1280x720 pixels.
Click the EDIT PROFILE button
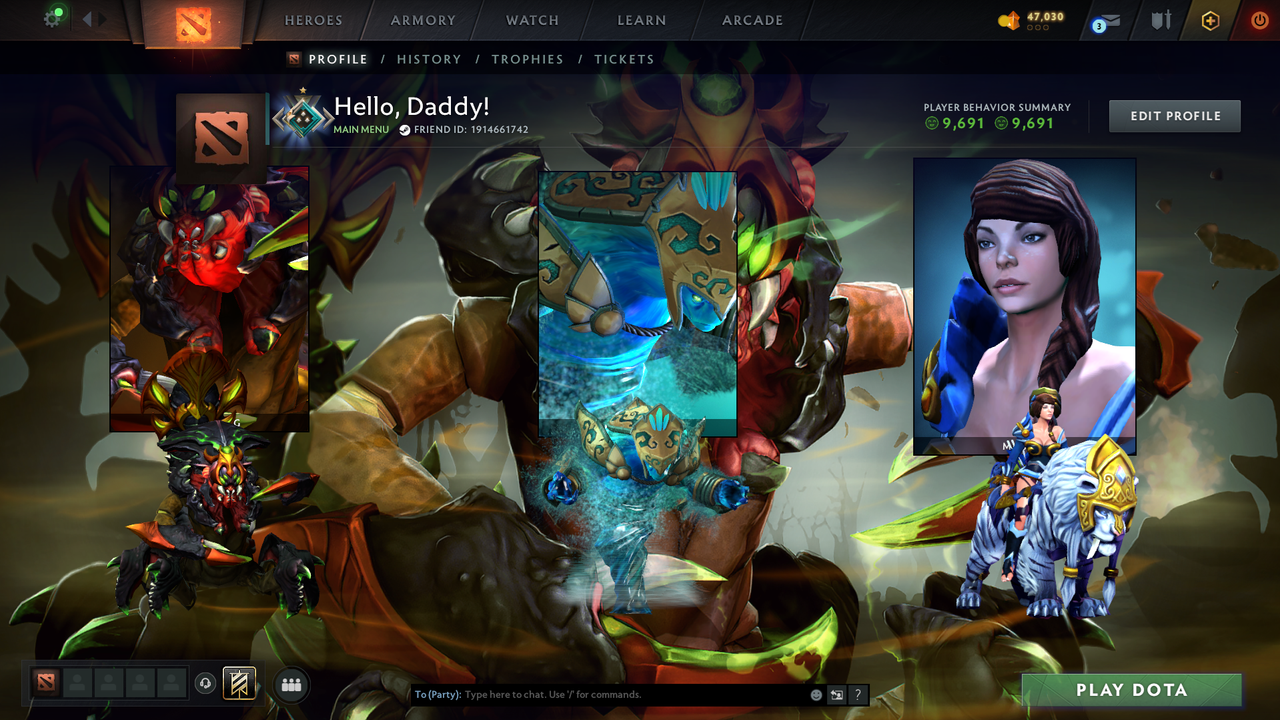(x=1174, y=115)
